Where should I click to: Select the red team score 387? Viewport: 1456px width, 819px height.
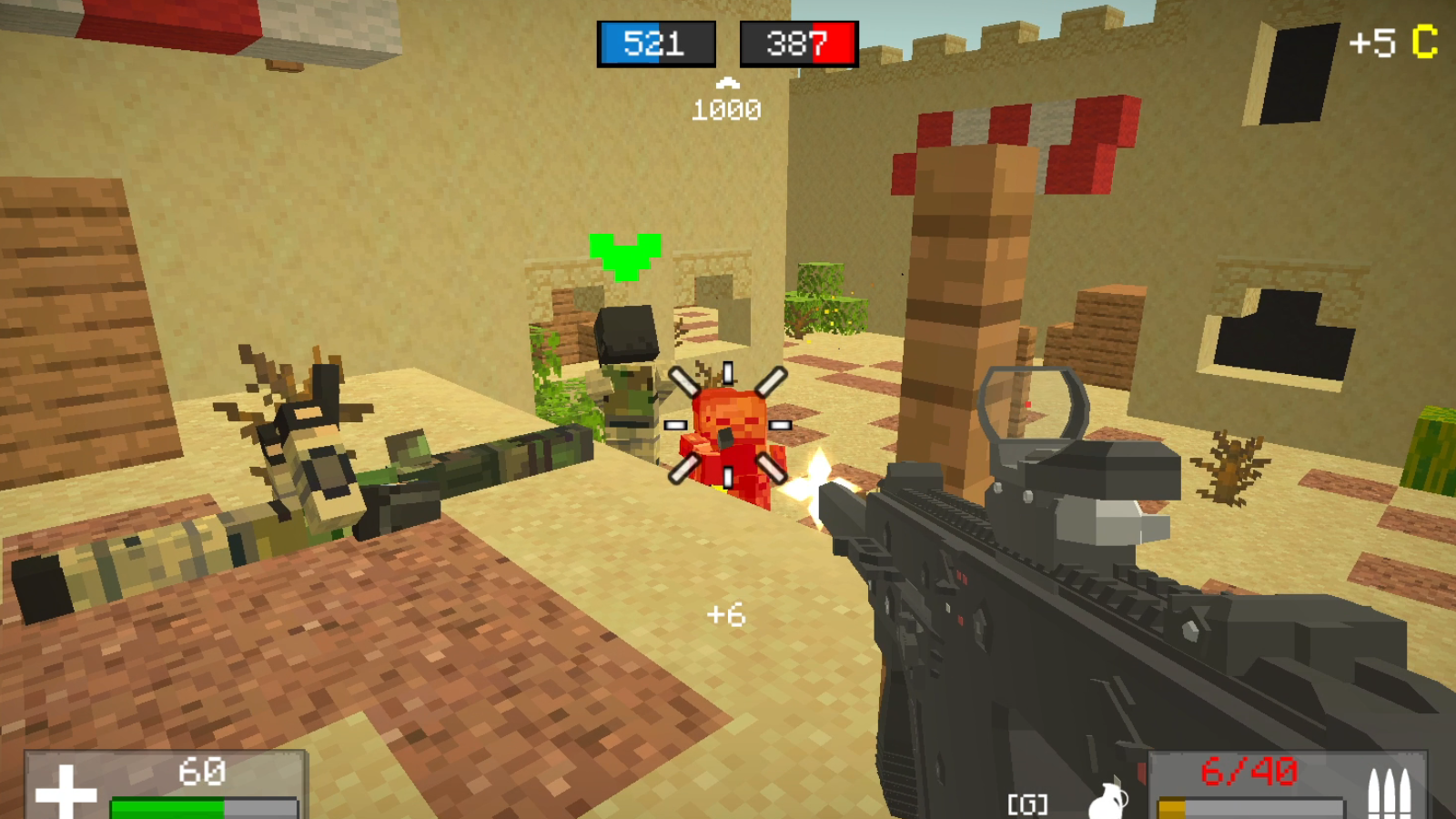tap(798, 45)
